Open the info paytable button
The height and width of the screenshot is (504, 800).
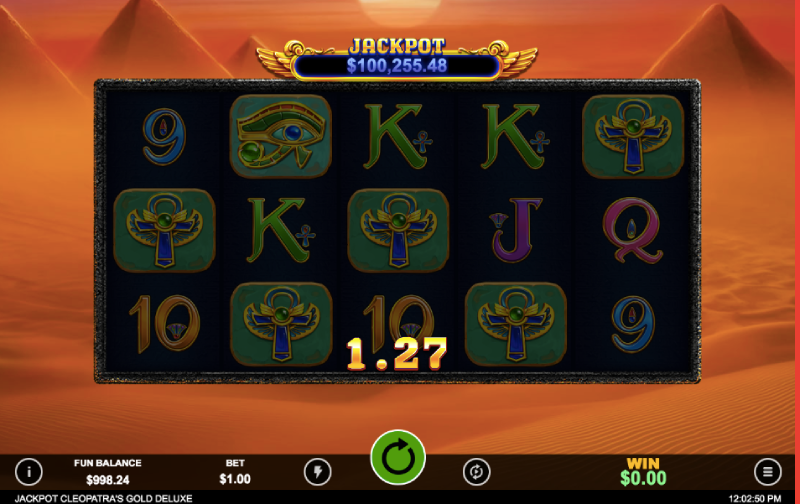(29, 471)
